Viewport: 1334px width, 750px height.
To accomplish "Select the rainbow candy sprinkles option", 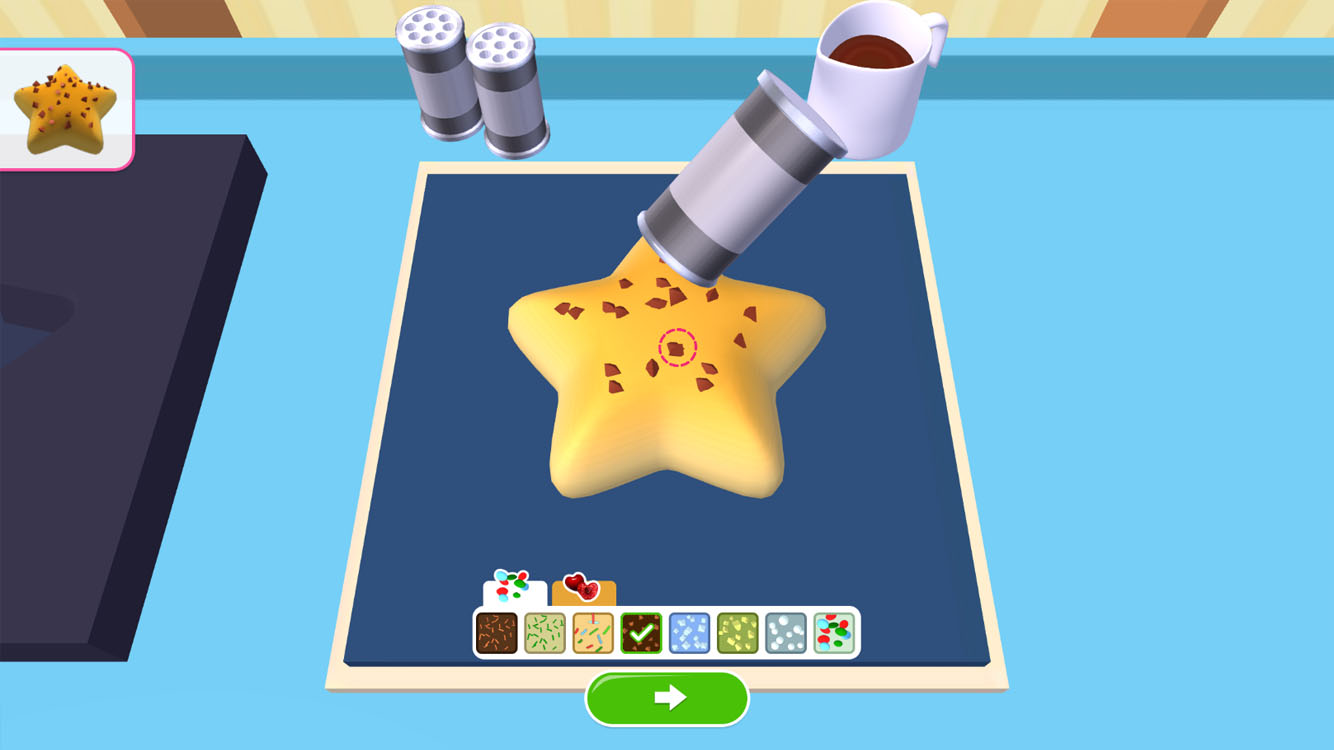I will (832, 631).
